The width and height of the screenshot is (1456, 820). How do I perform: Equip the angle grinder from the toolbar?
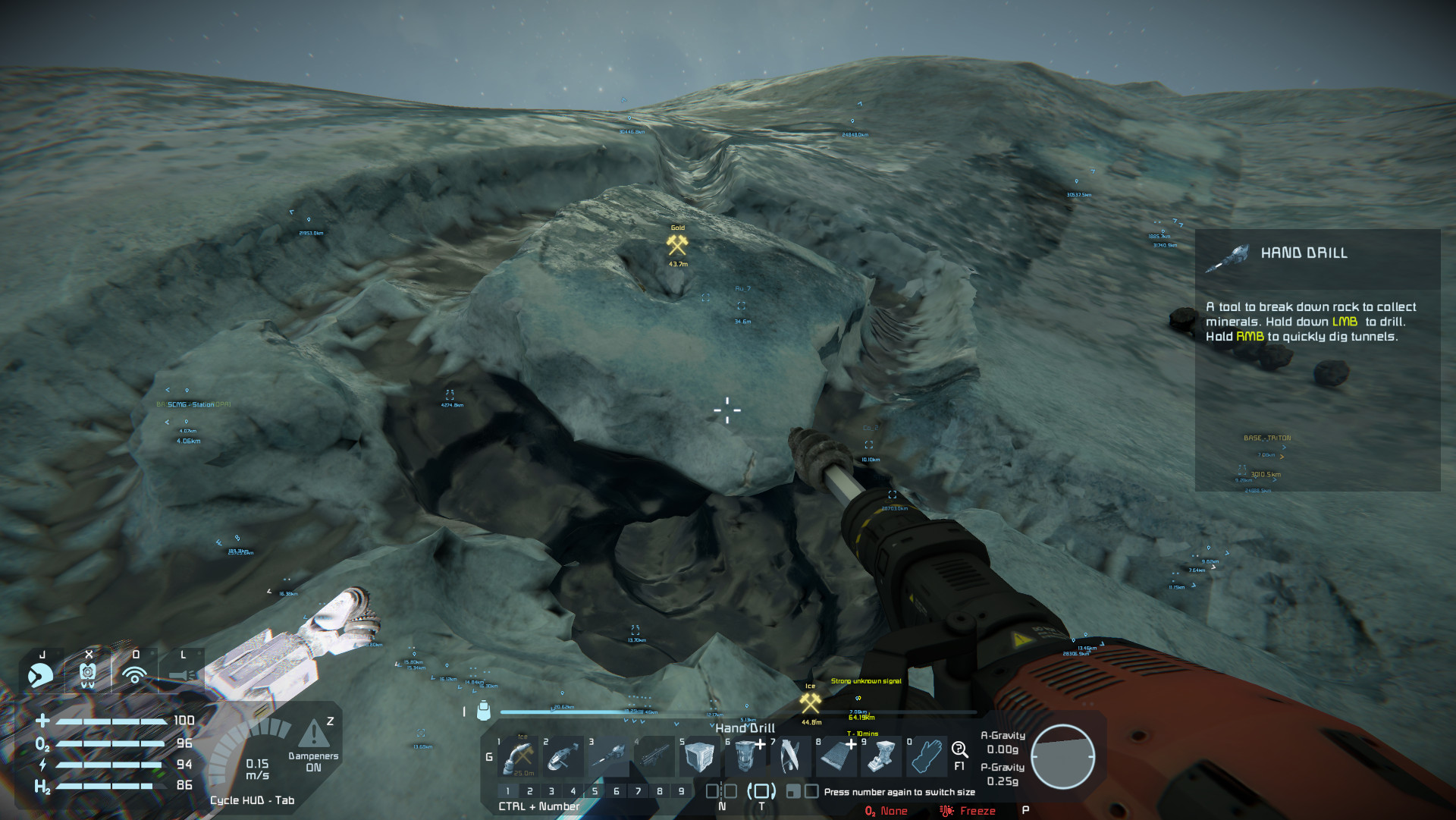[x=563, y=756]
